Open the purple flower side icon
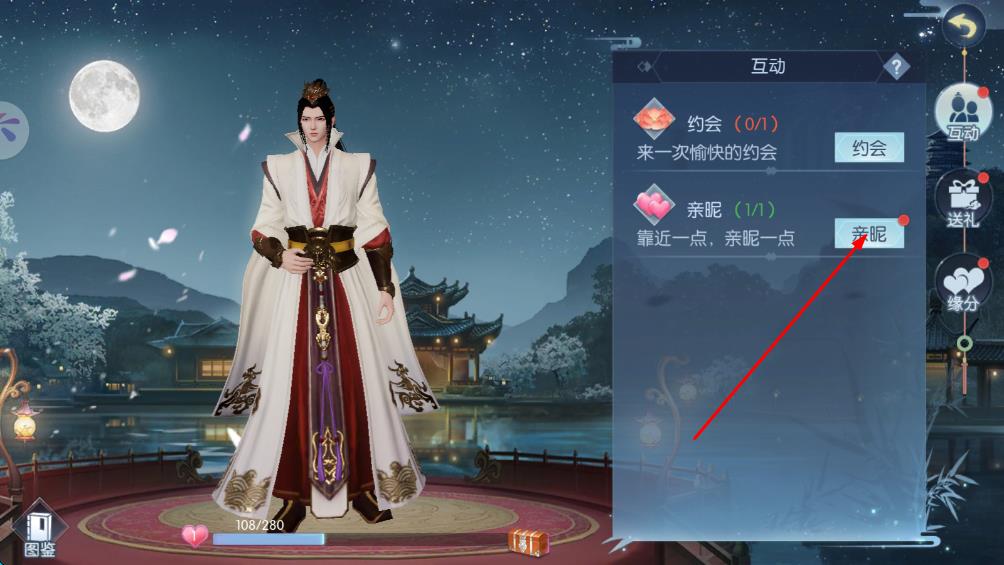 tap(10, 128)
